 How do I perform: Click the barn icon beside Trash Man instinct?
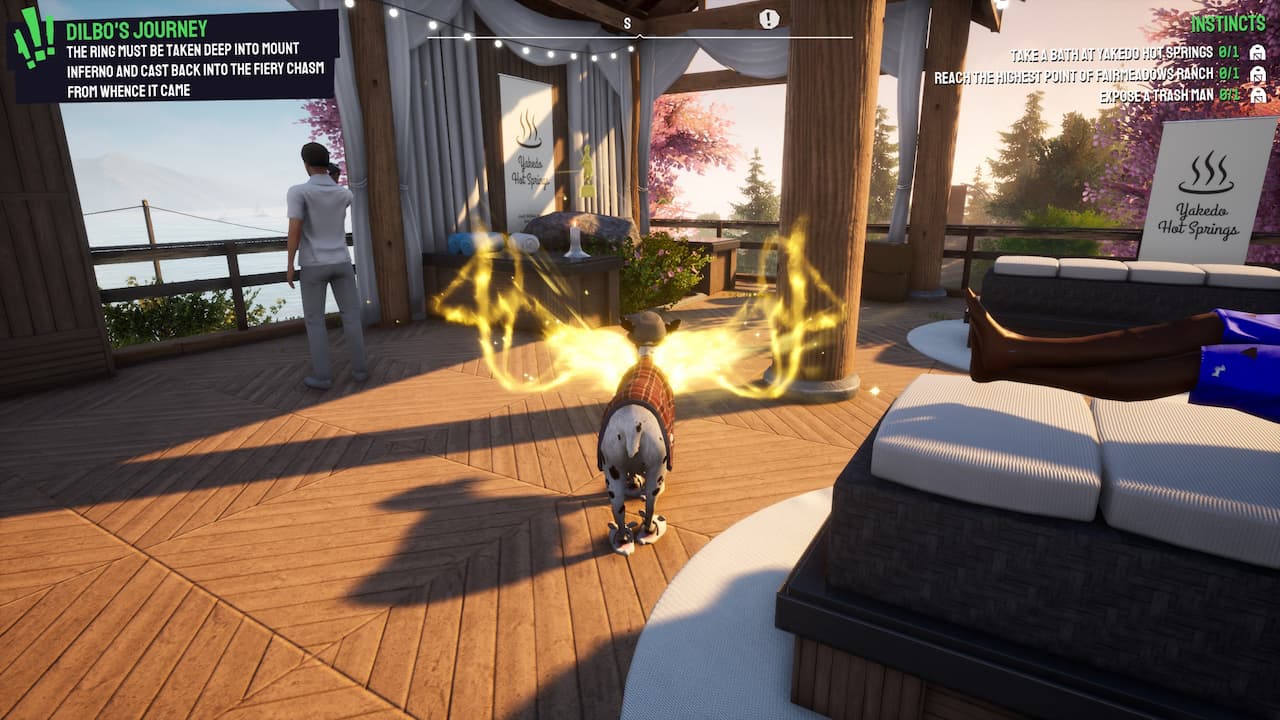[1258, 96]
